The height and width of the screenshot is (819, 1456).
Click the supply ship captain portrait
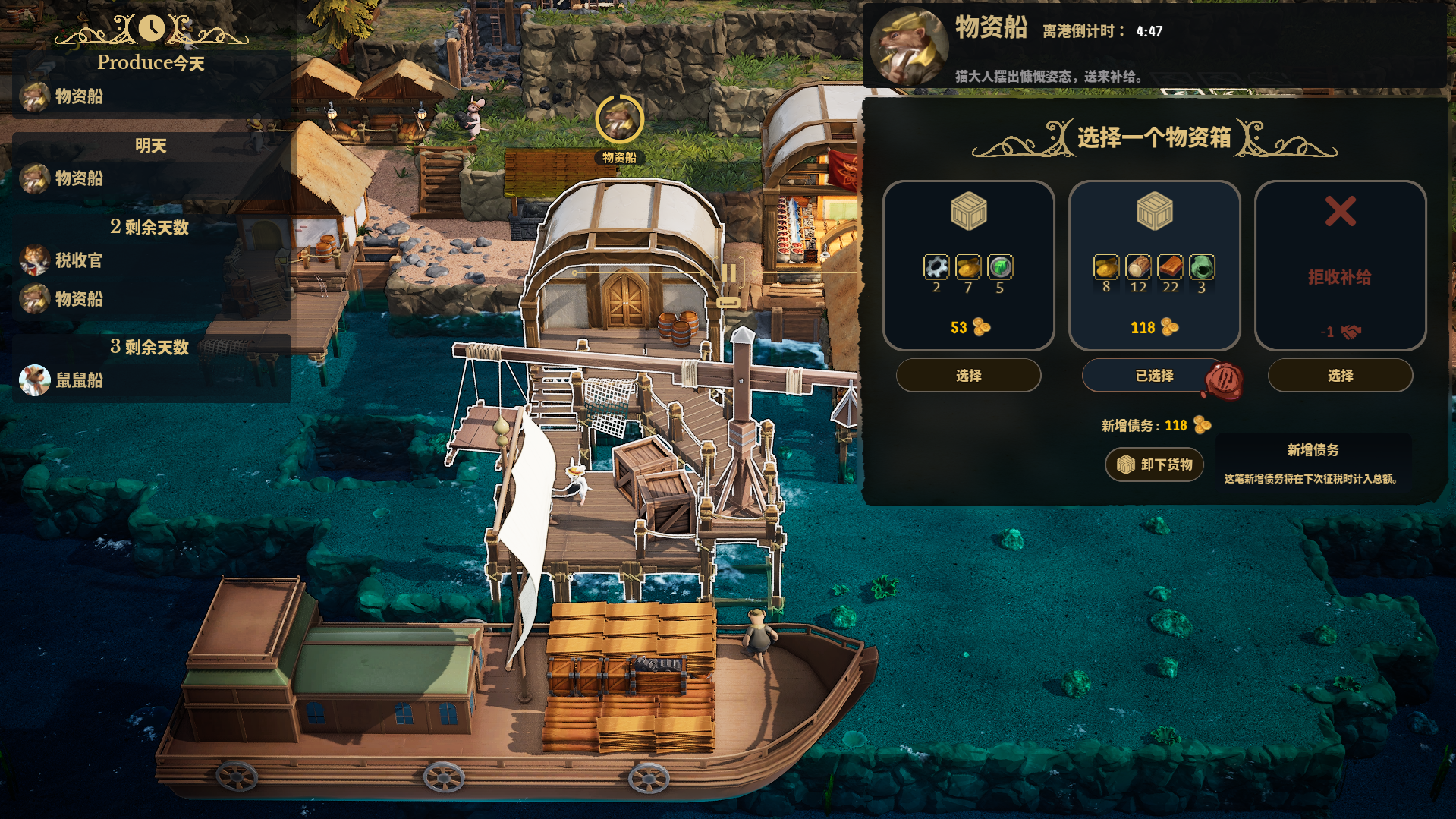[x=908, y=46]
